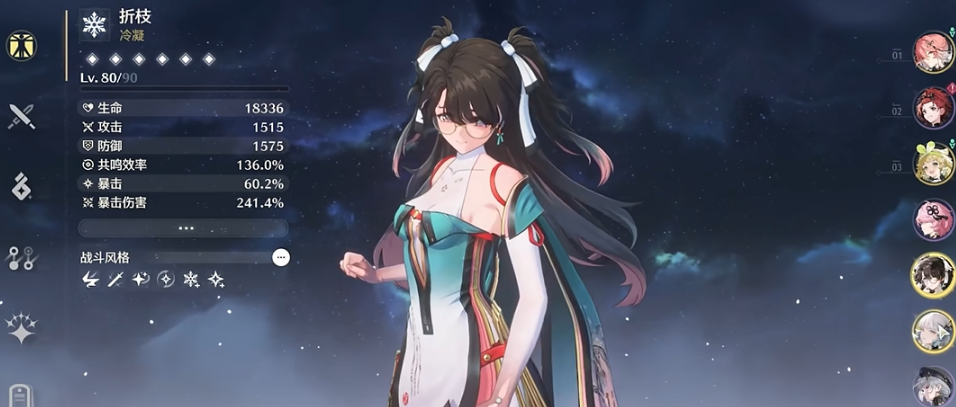956x407 pixels.
Task: Choose the blonde character in slot 03
Action: 932,164
